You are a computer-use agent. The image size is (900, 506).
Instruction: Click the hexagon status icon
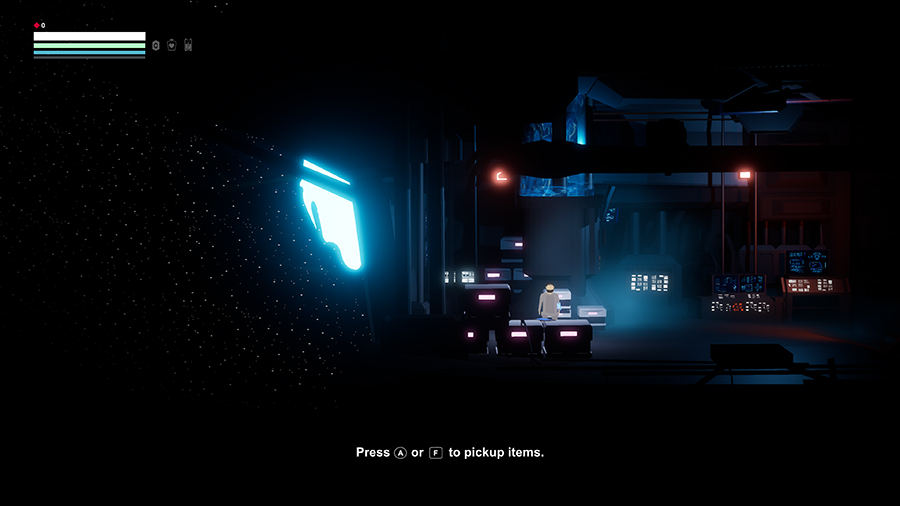(x=156, y=45)
